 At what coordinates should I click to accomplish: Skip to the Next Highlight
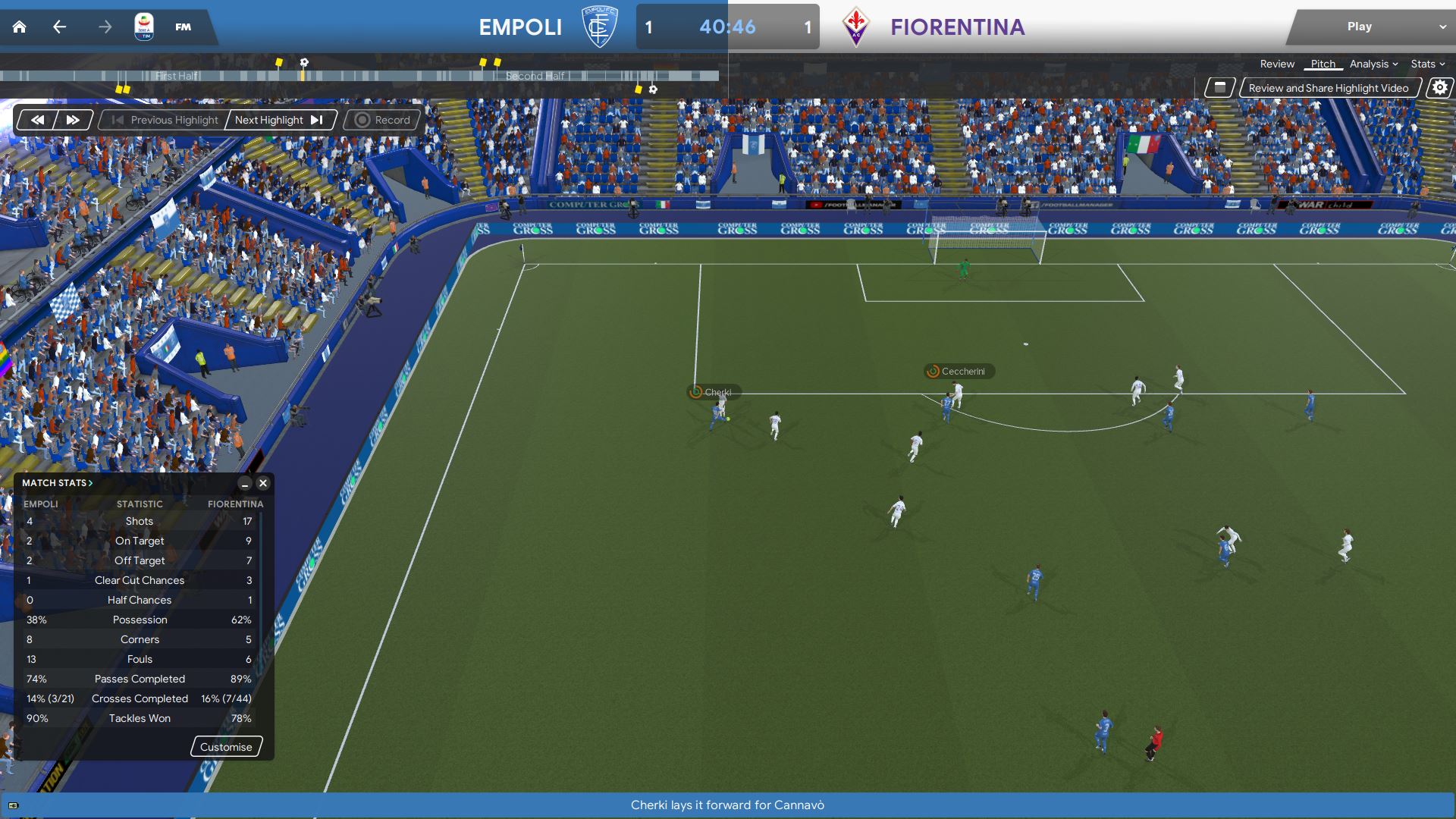[x=278, y=120]
